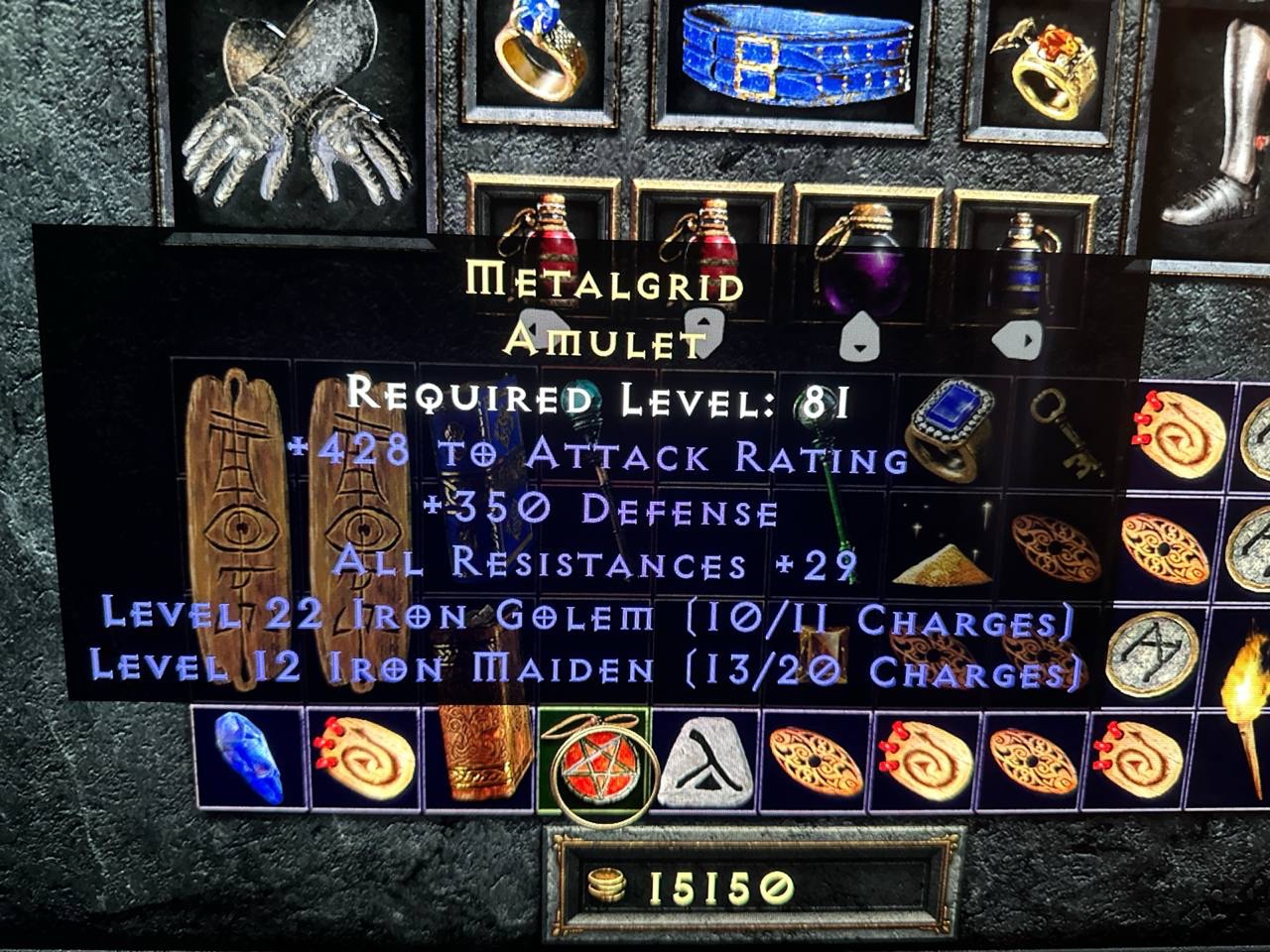Expand the rightmost belt column arrow
The image size is (1270, 952).
click(x=1017, y=342)
